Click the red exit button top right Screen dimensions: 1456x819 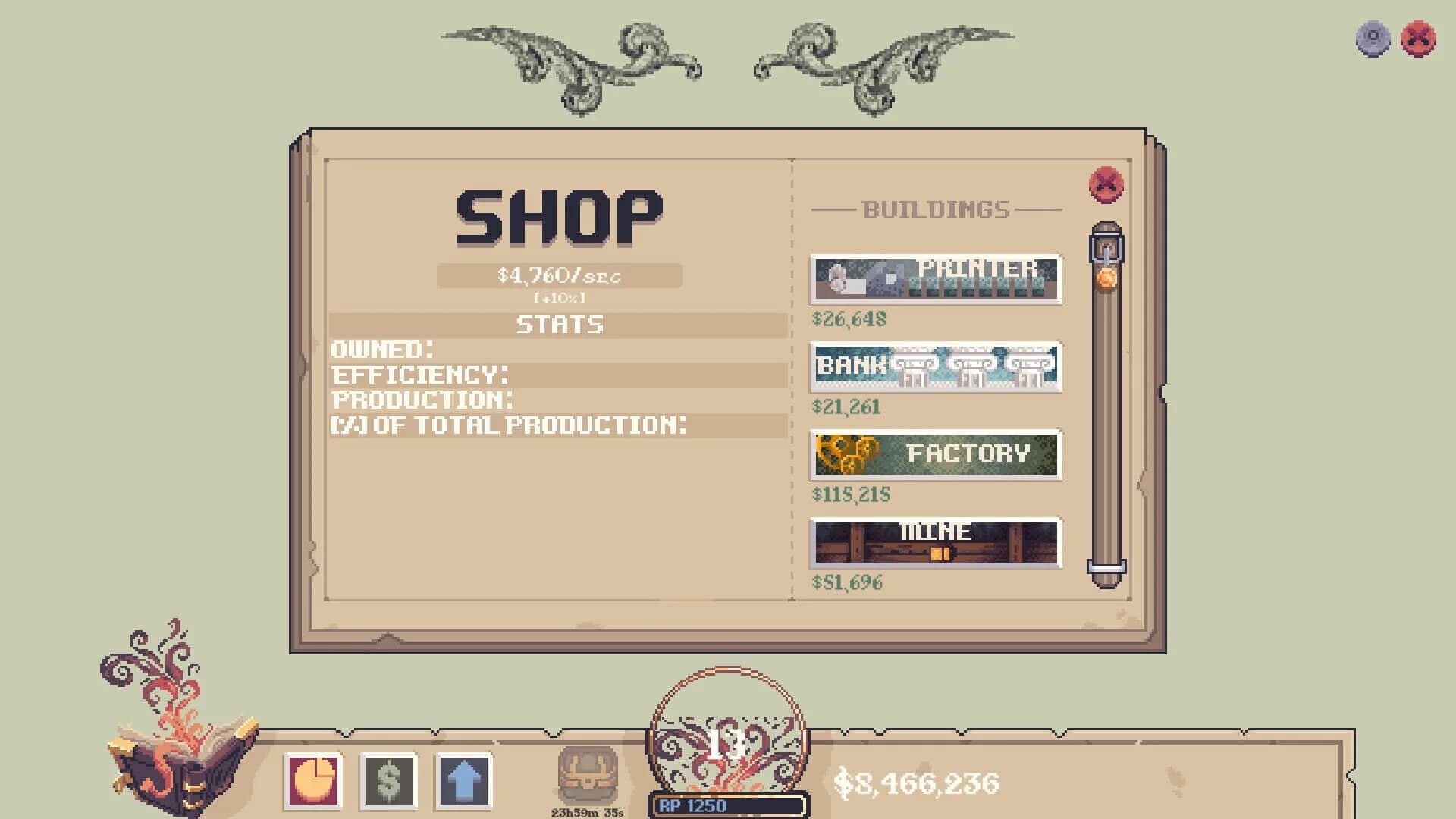coord(1417,35)
